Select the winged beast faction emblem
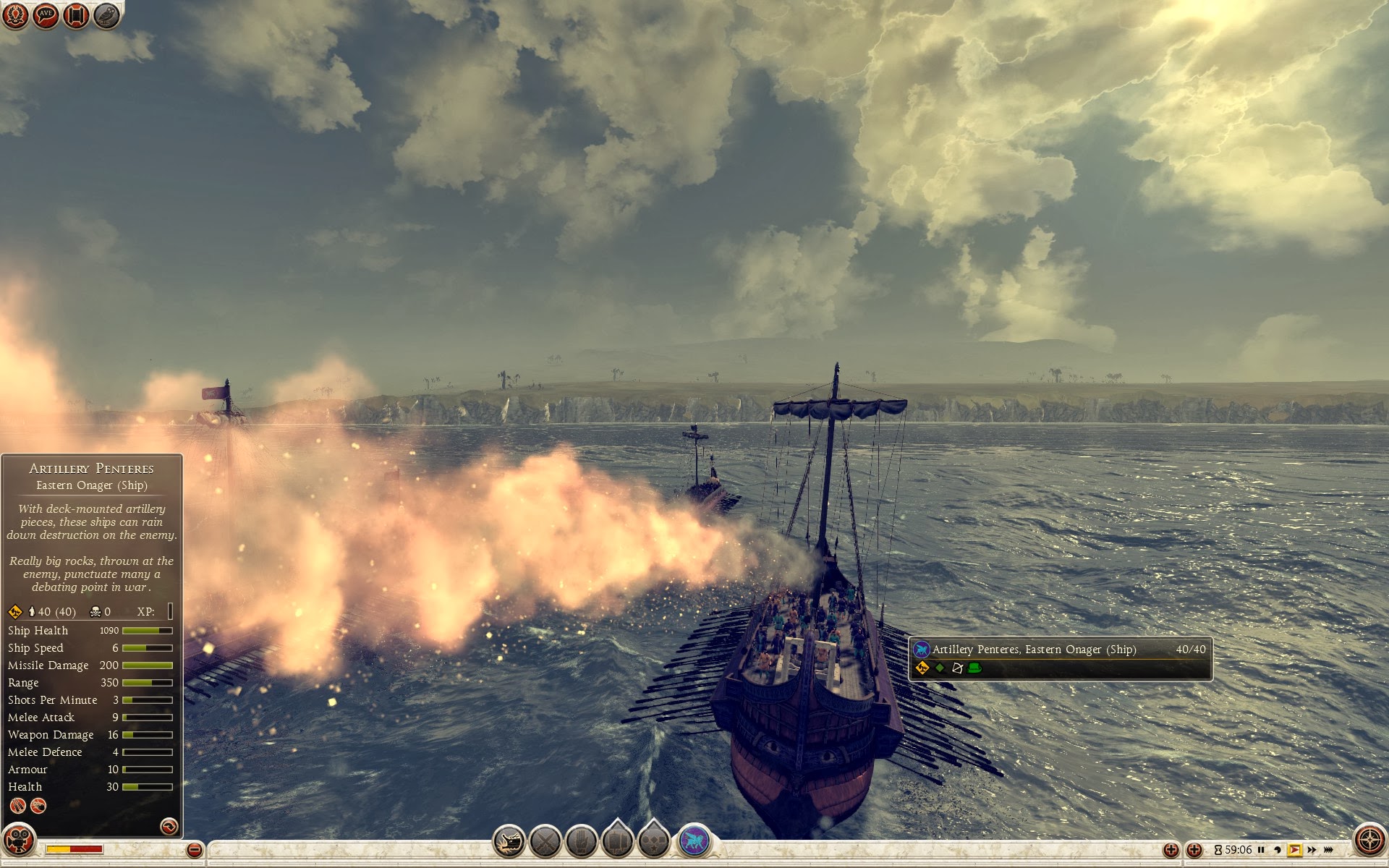 [694, 842]
